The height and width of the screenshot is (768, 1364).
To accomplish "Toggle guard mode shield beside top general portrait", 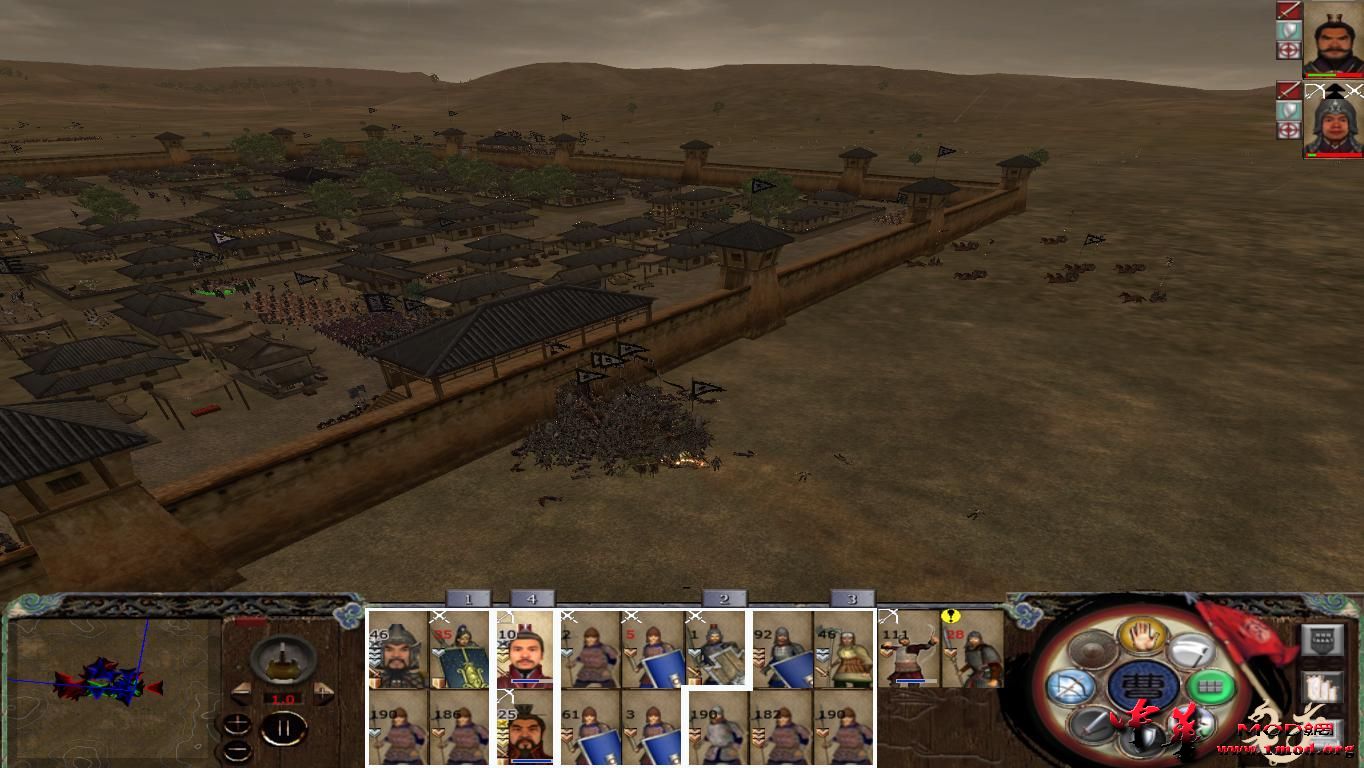I will click(1288, 29).
